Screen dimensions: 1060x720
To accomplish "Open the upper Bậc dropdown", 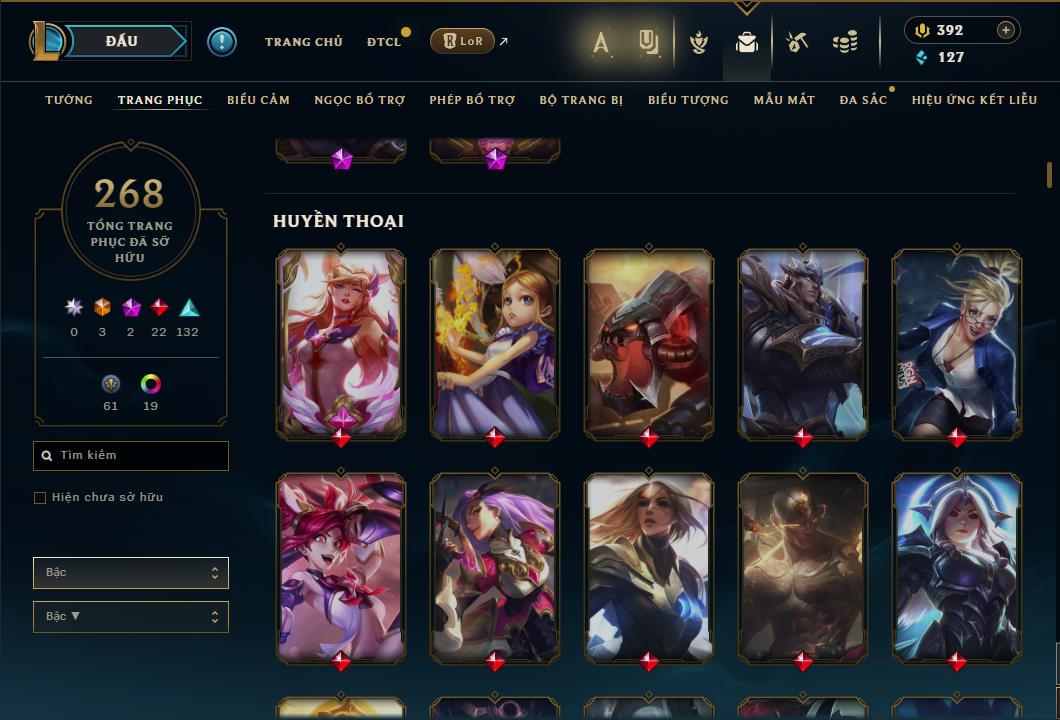I will tap(131, 573).
